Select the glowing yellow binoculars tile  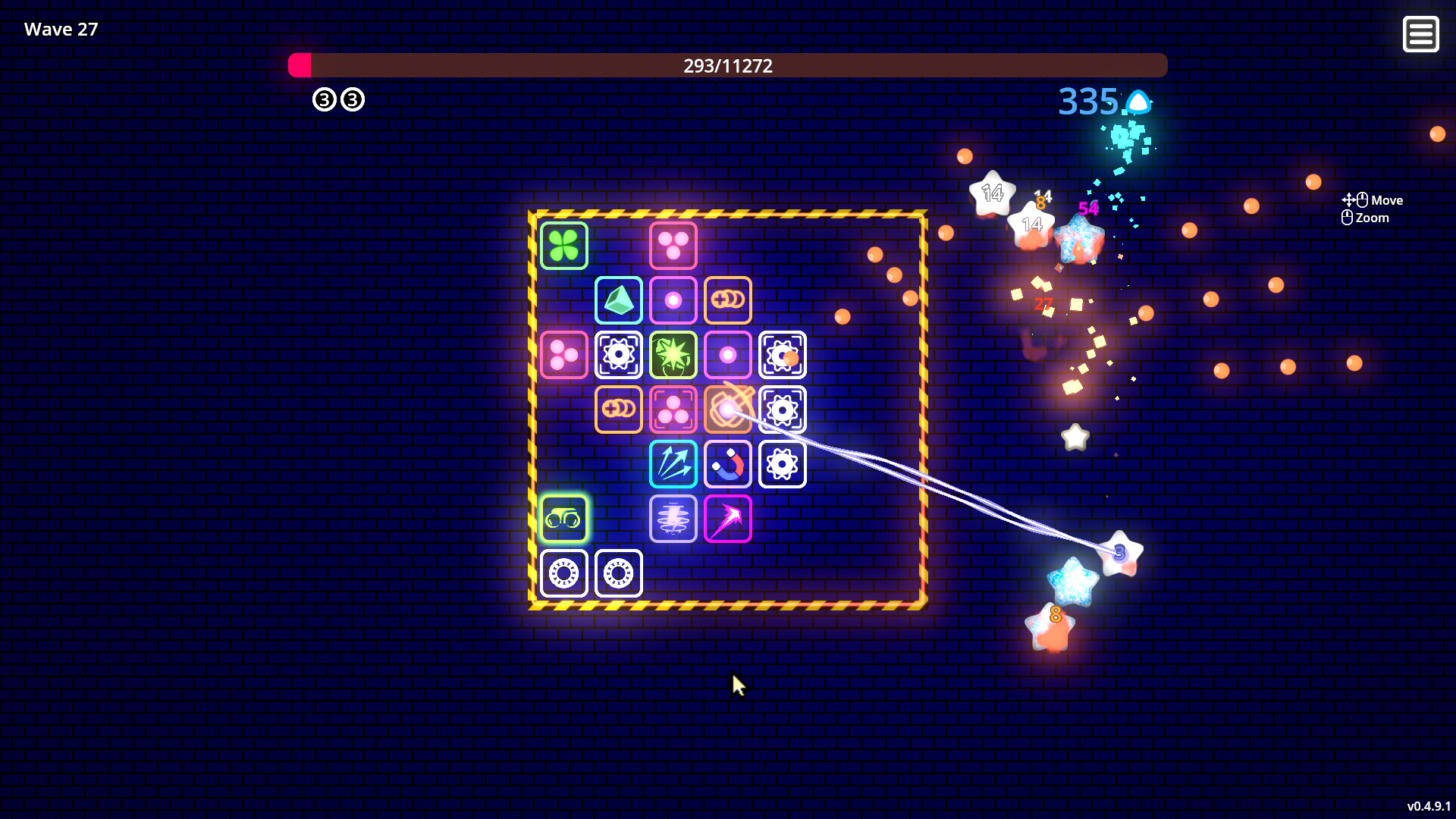tap(563, 518)
